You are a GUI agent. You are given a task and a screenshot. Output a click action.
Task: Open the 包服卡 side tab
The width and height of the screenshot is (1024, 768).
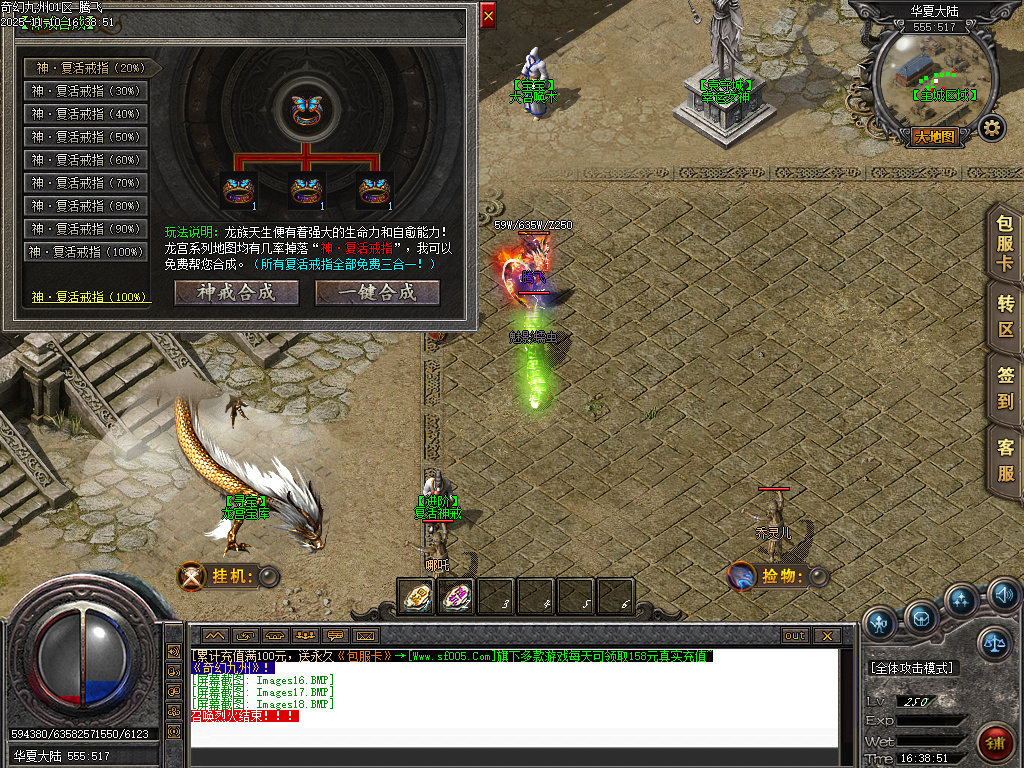point(1005,243)
